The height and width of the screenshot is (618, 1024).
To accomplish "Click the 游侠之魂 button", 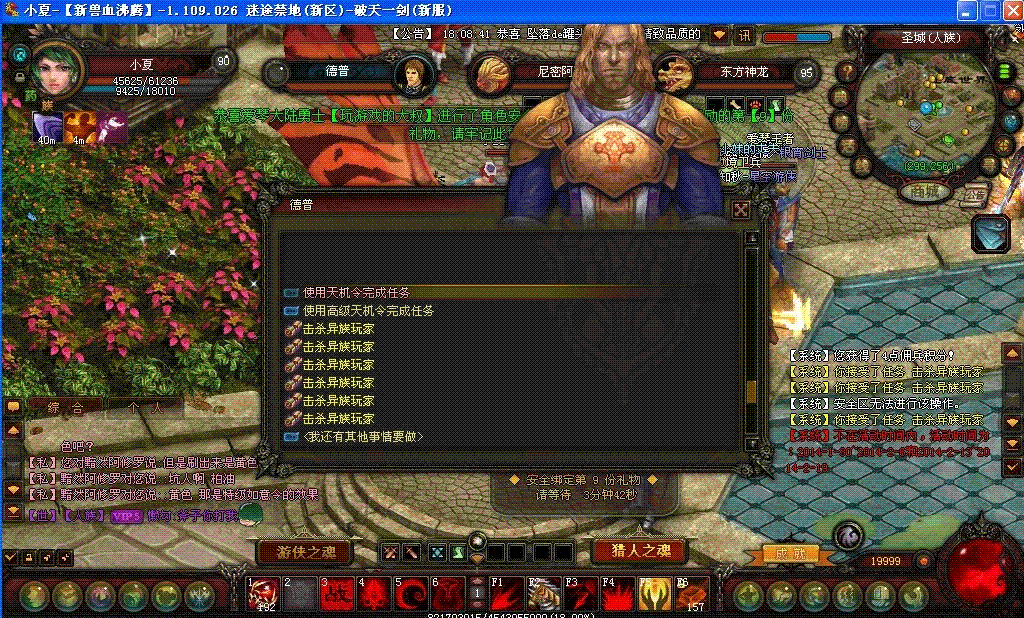I will tap(306, 551).
